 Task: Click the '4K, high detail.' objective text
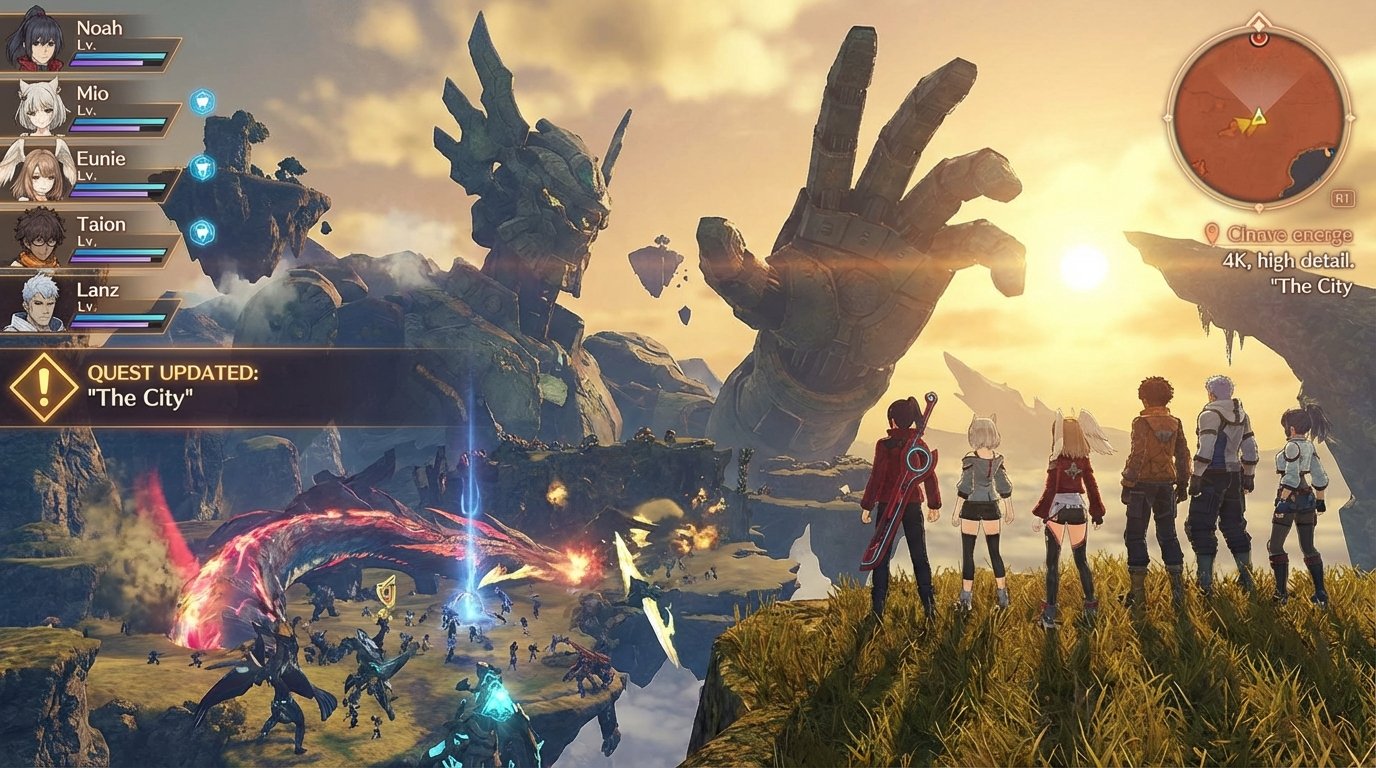[x=1288, y=262]
